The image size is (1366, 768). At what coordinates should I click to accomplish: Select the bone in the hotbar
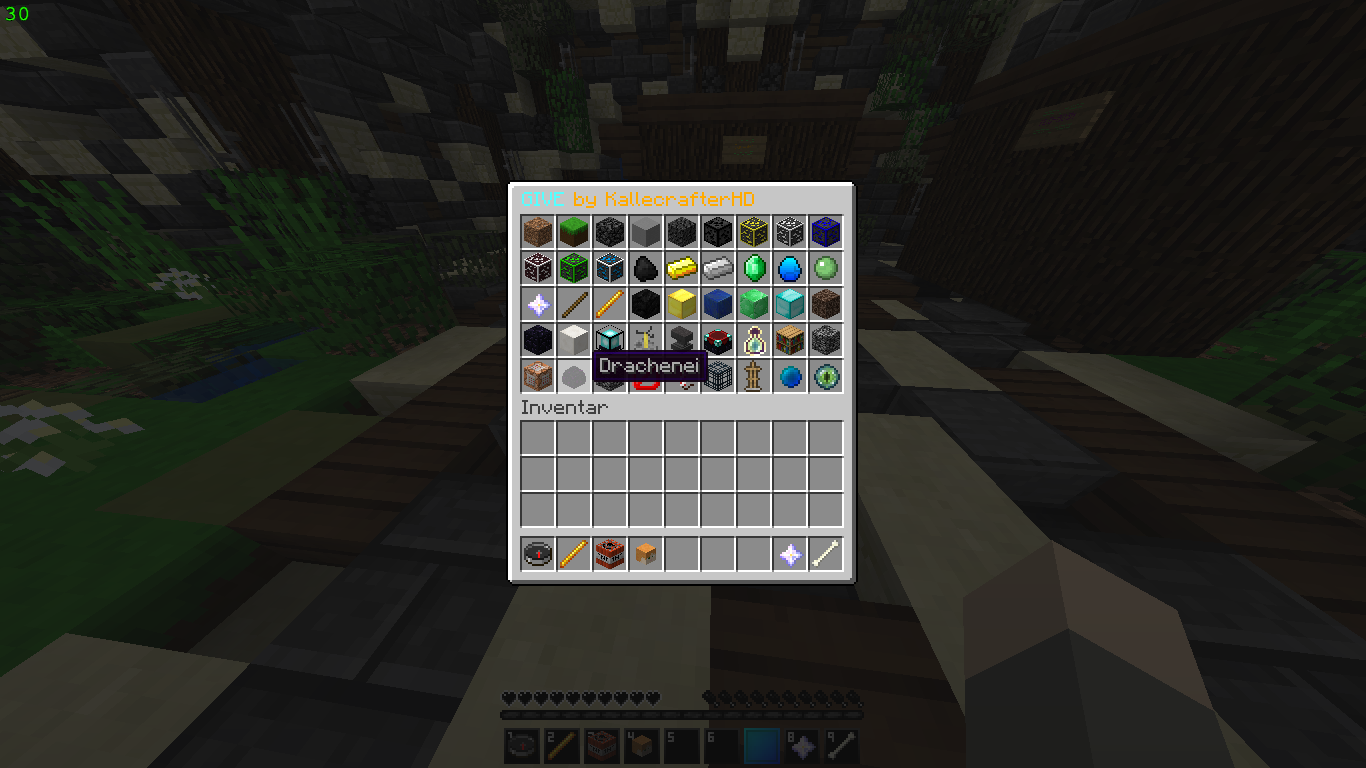click(826, 554)
